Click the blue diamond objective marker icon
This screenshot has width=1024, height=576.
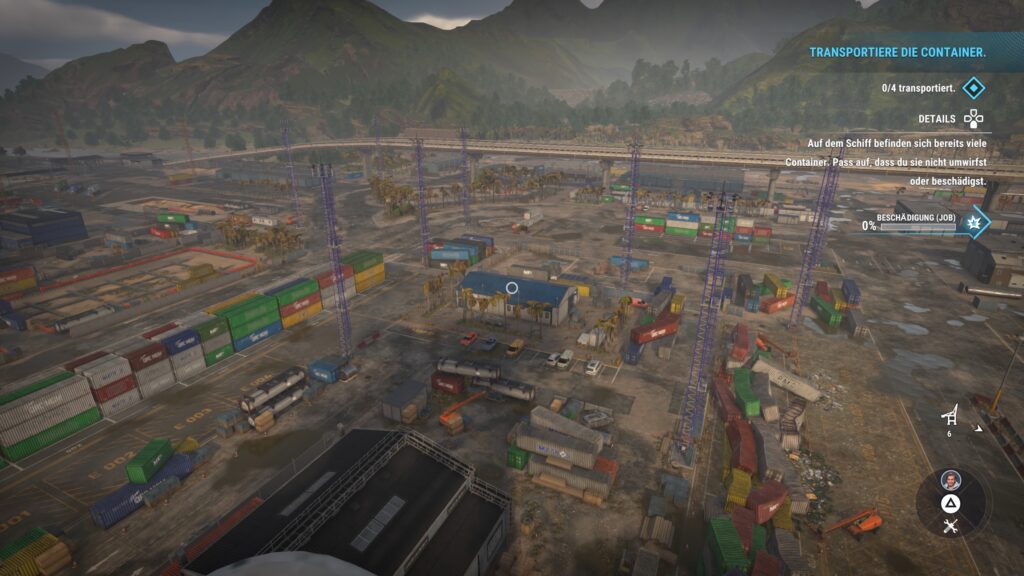pos(973,88)
